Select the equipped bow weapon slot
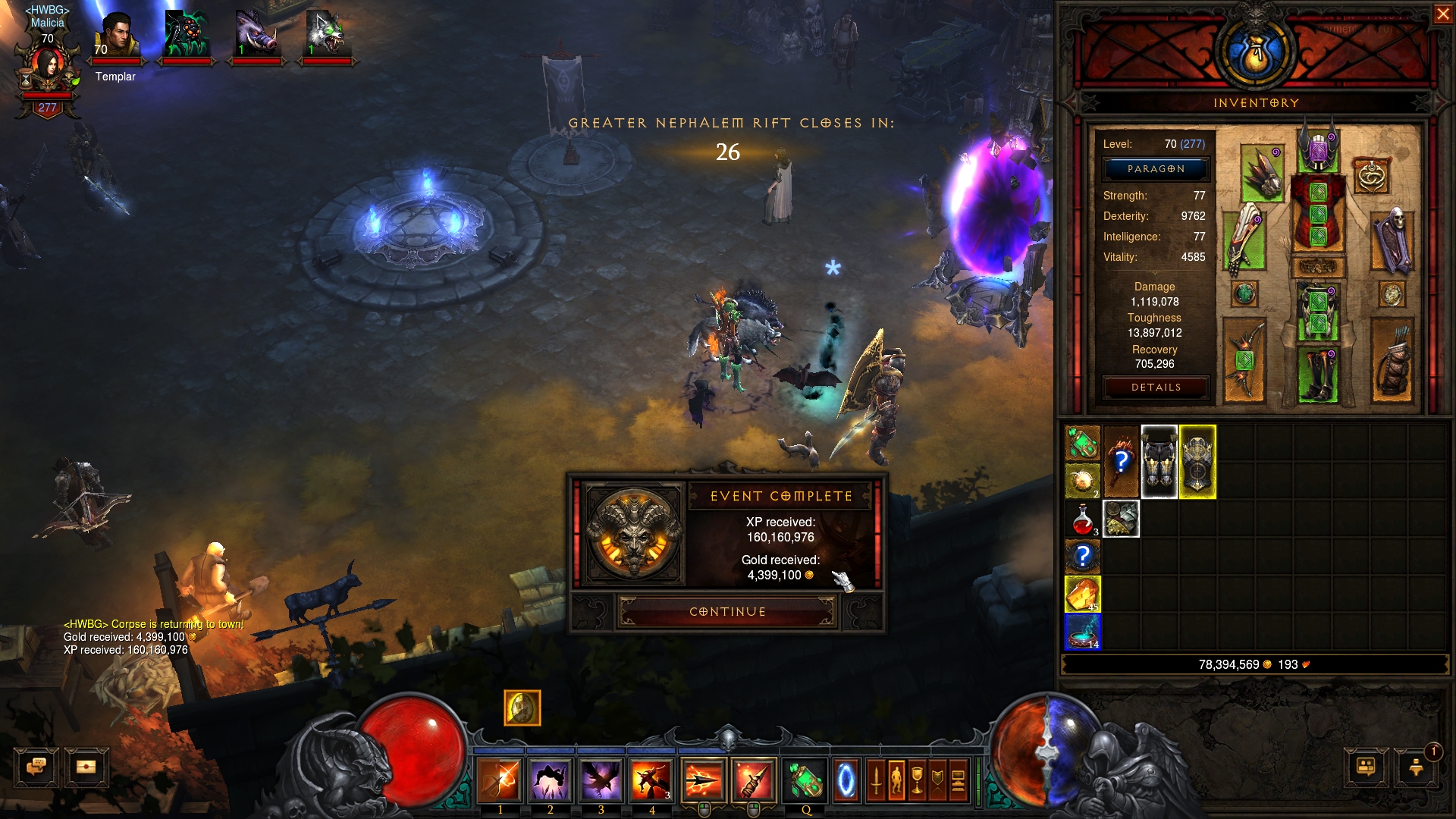The image size is (1456, 819). click(x=1244, y=359)
